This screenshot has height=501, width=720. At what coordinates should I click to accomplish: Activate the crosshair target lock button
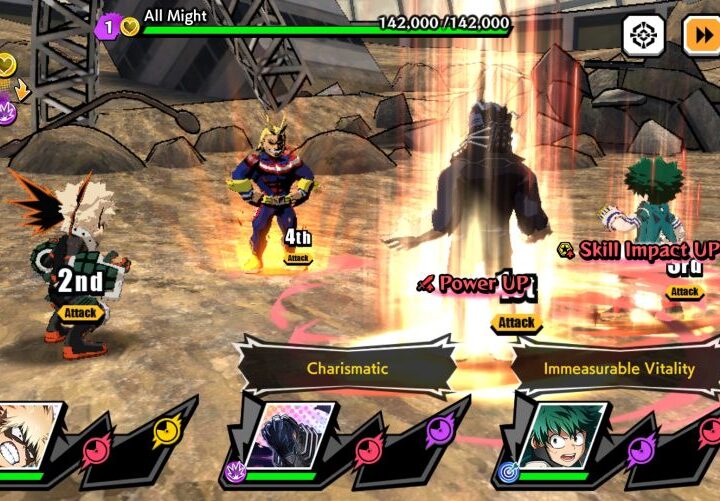pos(643,36)
